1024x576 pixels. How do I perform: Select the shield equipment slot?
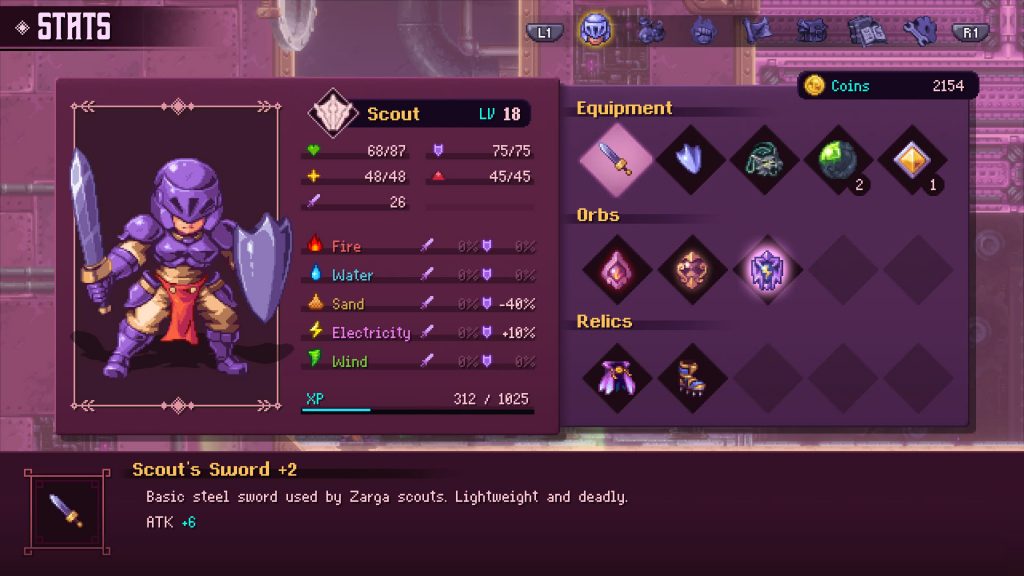(691, 159)
